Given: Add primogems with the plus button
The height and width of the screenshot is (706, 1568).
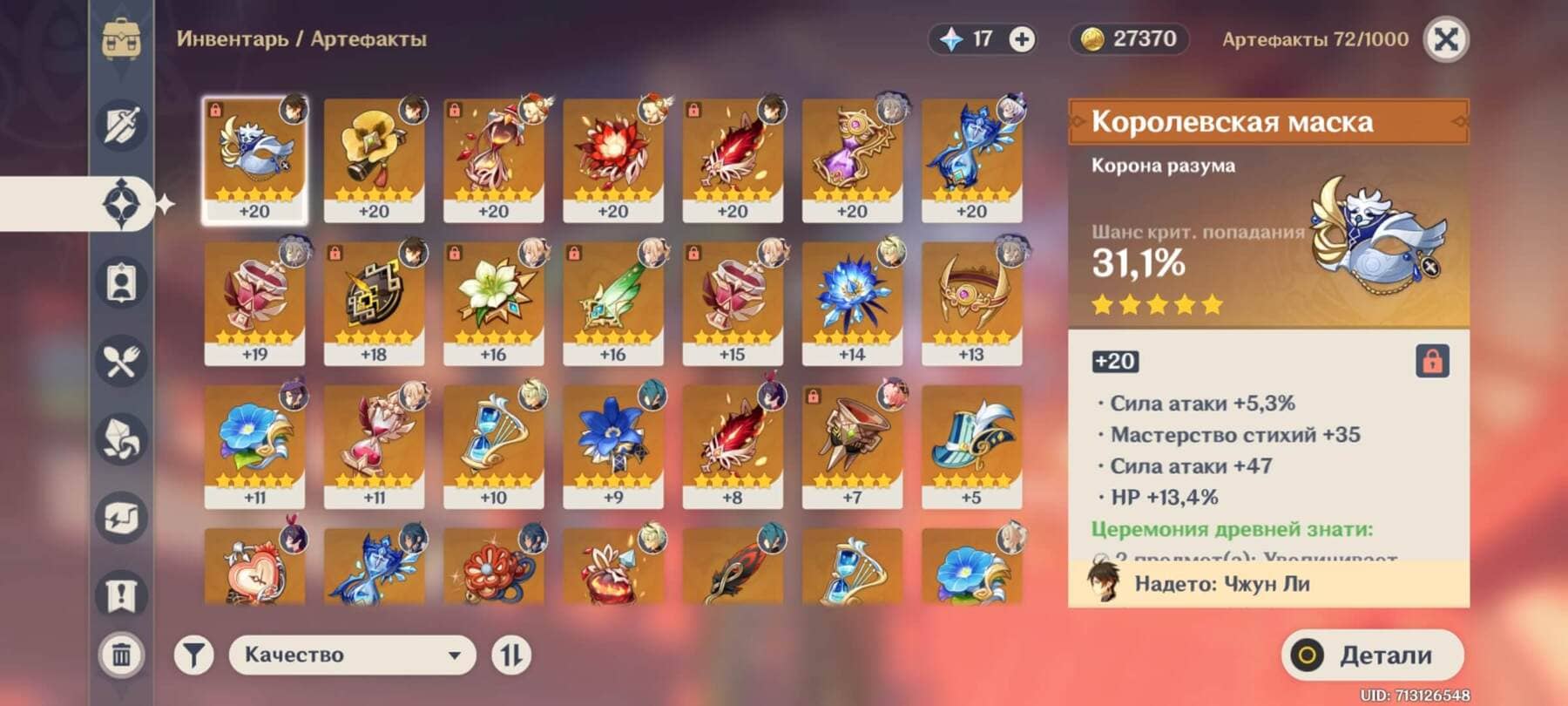Looking at the screenshot, I should click(x=1022, y=39).
